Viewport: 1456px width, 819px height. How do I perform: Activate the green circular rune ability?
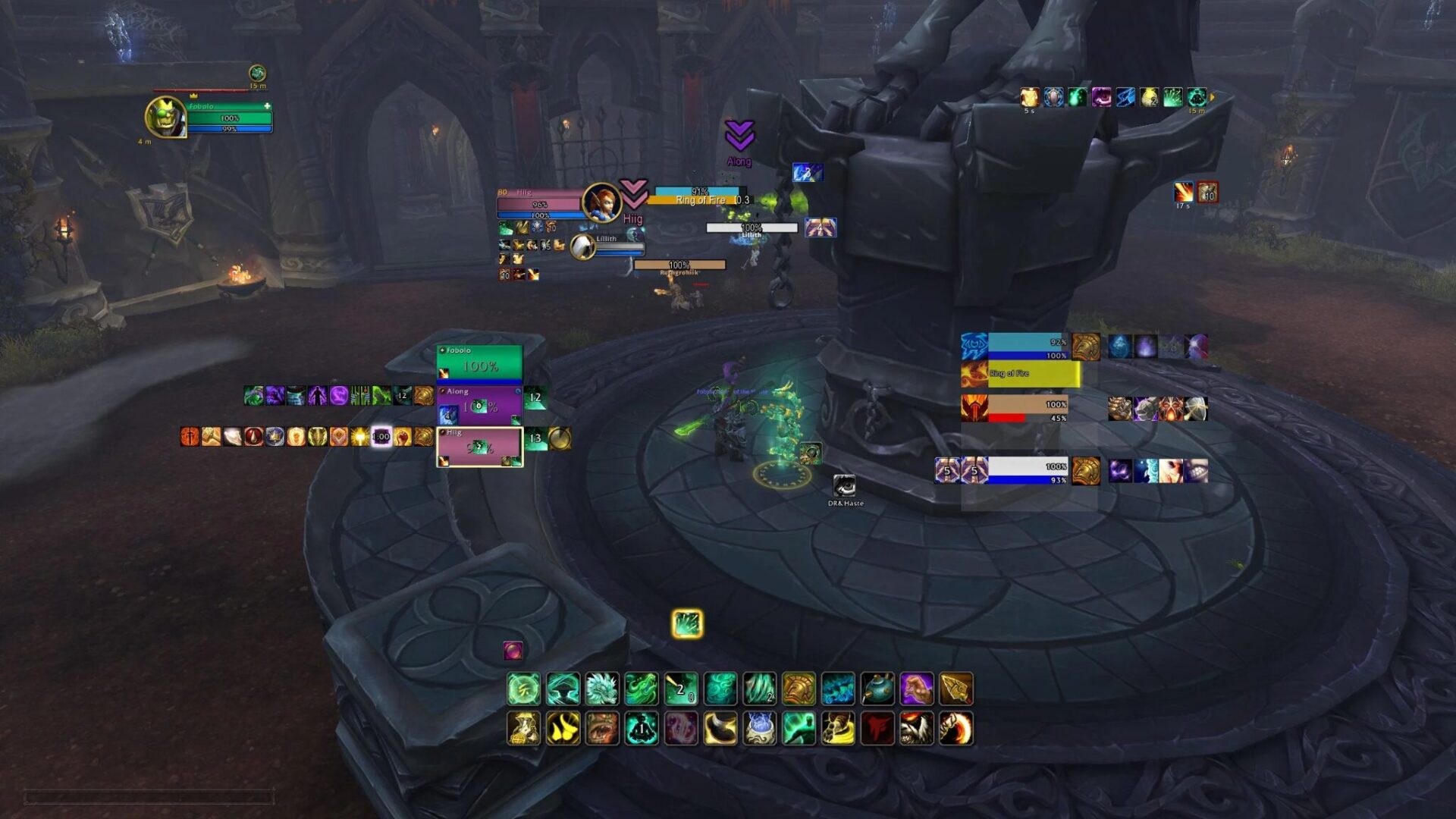[523, 689]
